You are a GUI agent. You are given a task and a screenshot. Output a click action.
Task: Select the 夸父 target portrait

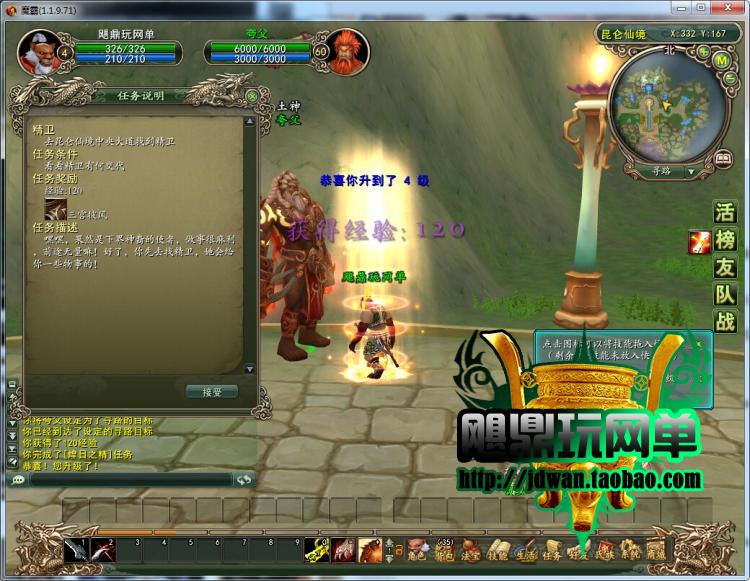pyautogui.click(x=347, y=51)
